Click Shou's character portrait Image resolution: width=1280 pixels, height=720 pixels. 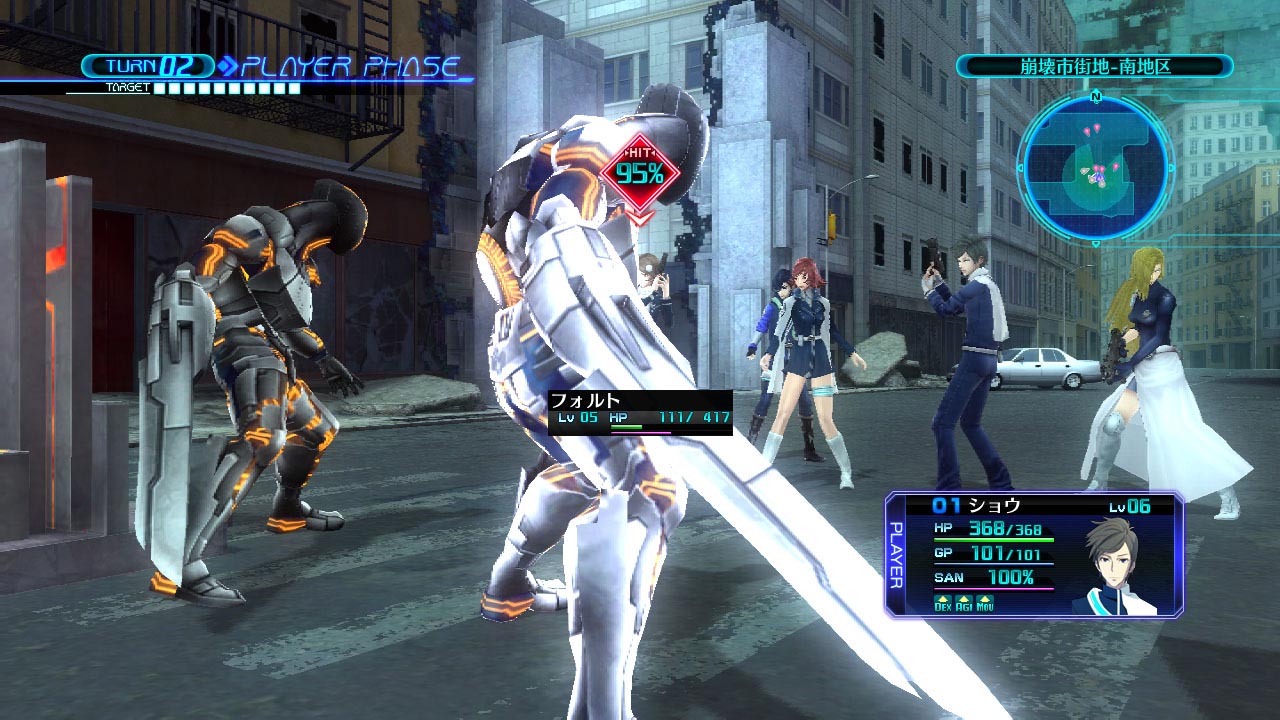click(1113, 565)
